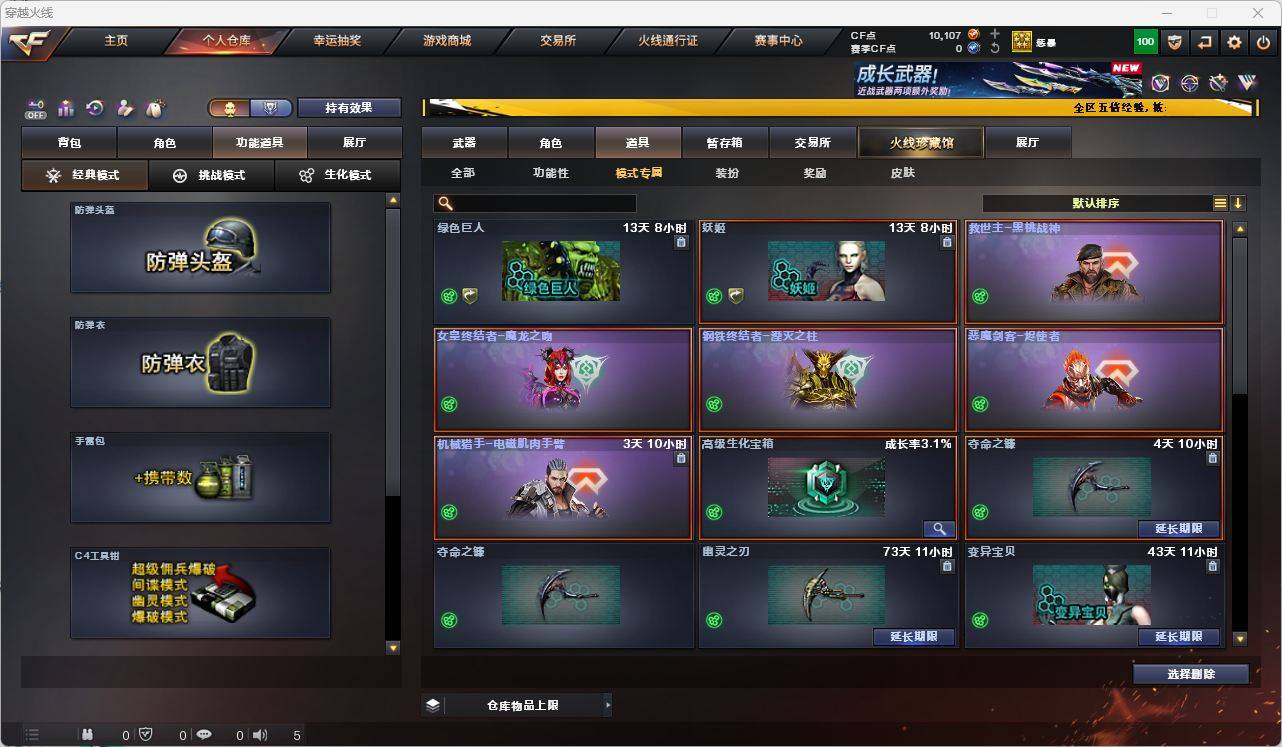Switch to the 火线珍藏馆 tab
The width and height of the screenshot is (1282, 747).
pos(921,142)
